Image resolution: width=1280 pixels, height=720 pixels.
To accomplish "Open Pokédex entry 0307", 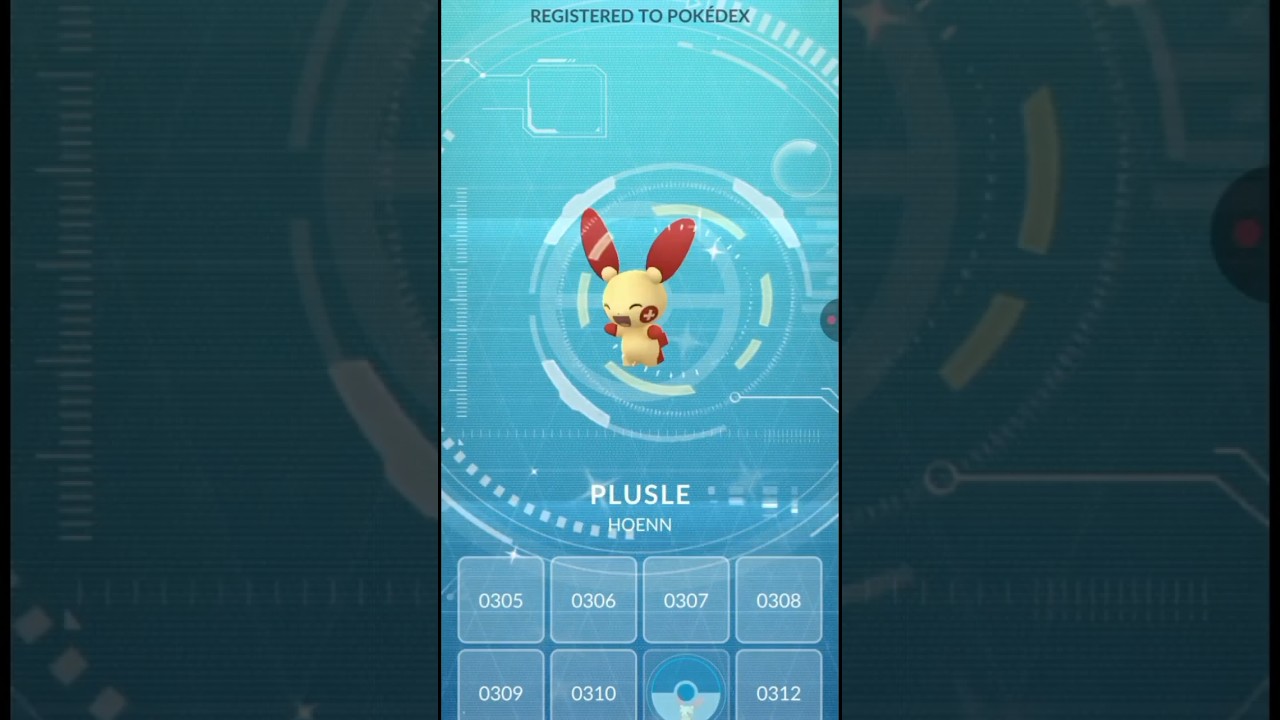I will click(686, 600).
